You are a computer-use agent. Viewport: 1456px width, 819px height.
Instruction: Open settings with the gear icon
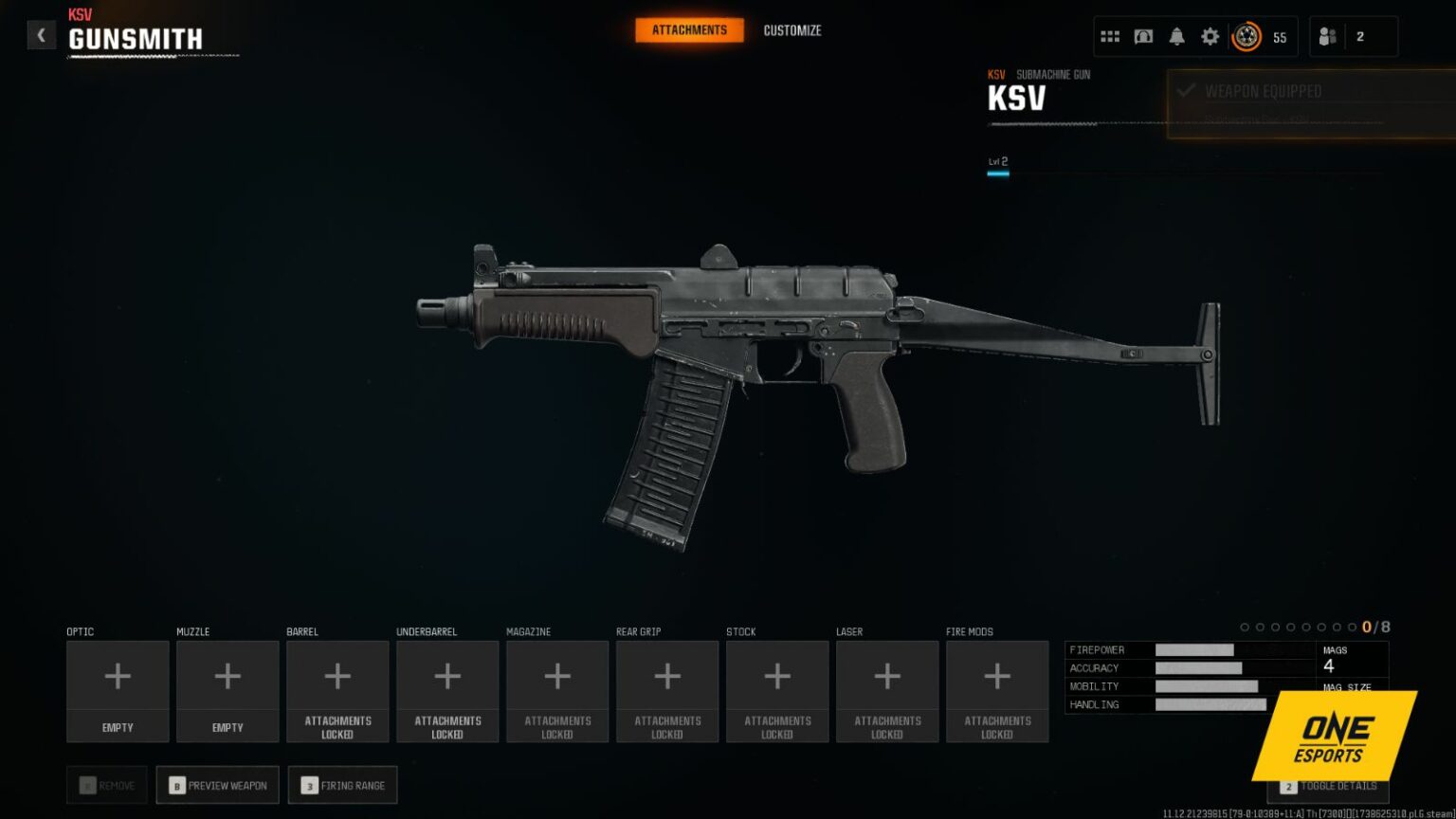point(1210,35)
